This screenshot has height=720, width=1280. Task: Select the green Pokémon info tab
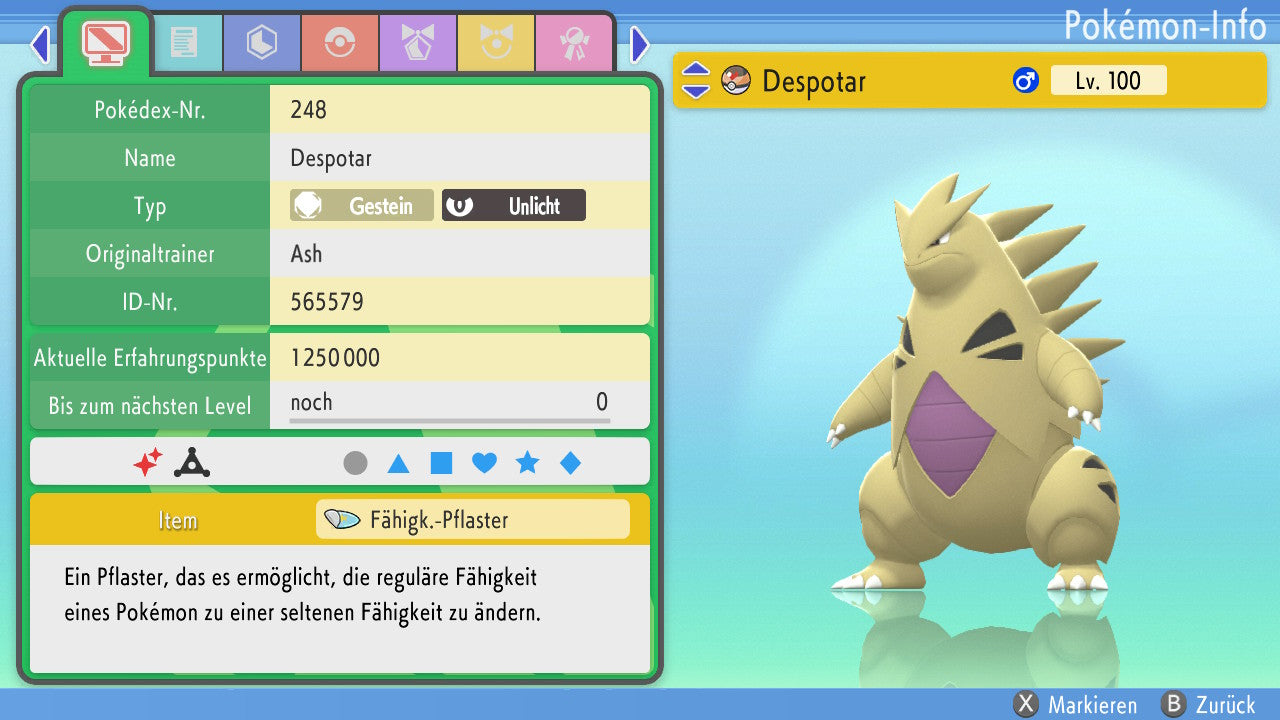click(105, 42)
